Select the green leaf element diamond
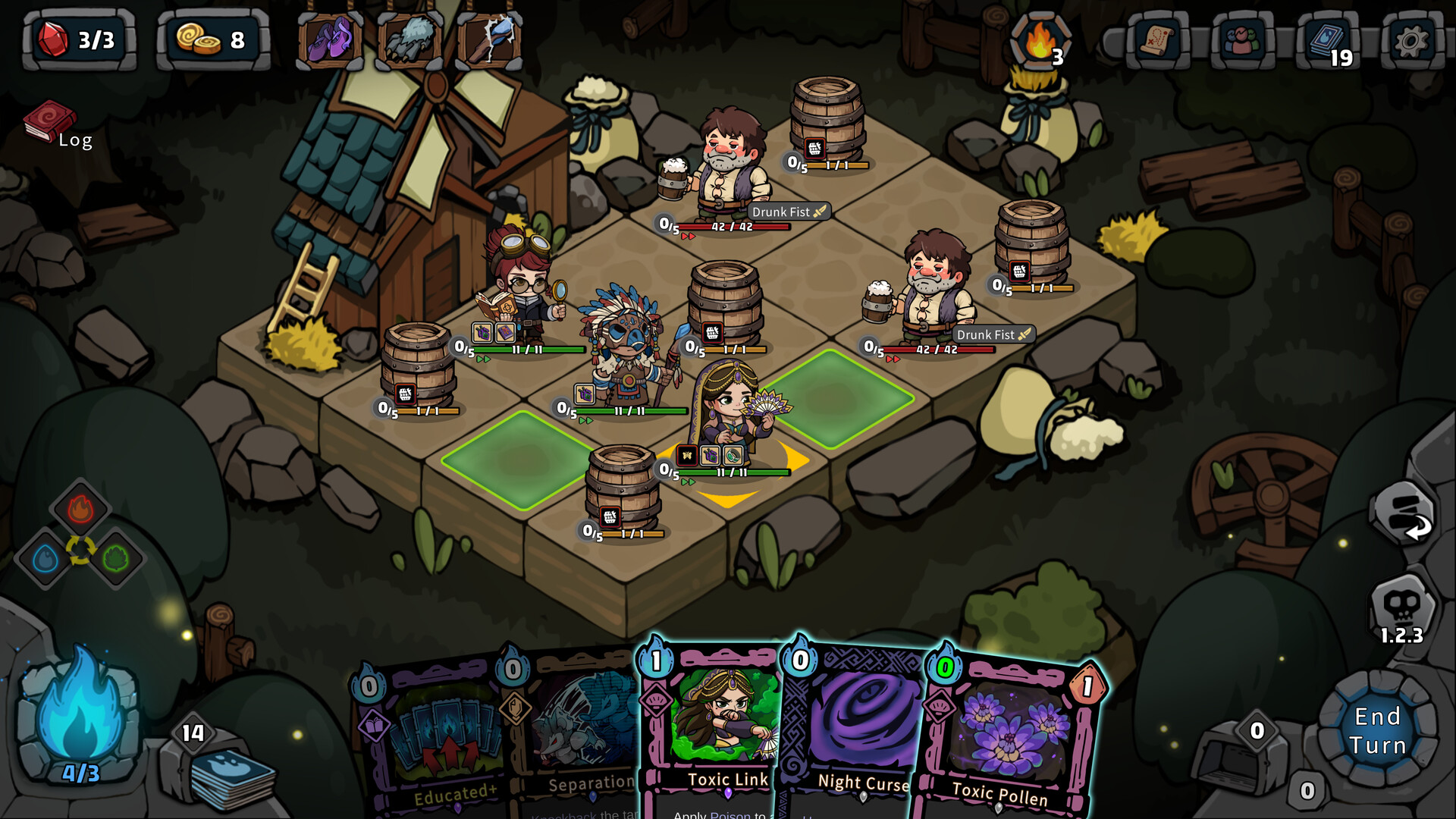This screenshot has height=819, width=1456. [x=115, y=560]
